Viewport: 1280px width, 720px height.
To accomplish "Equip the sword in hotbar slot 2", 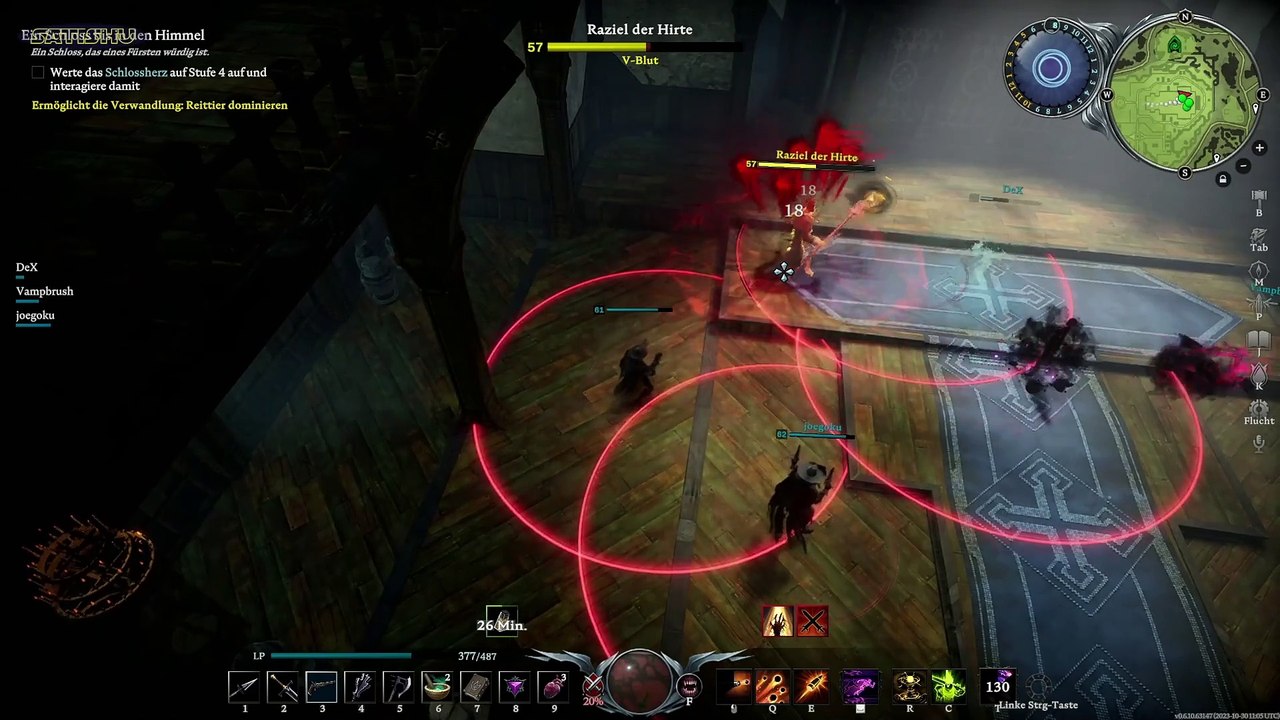I will (x=284, y=687).
